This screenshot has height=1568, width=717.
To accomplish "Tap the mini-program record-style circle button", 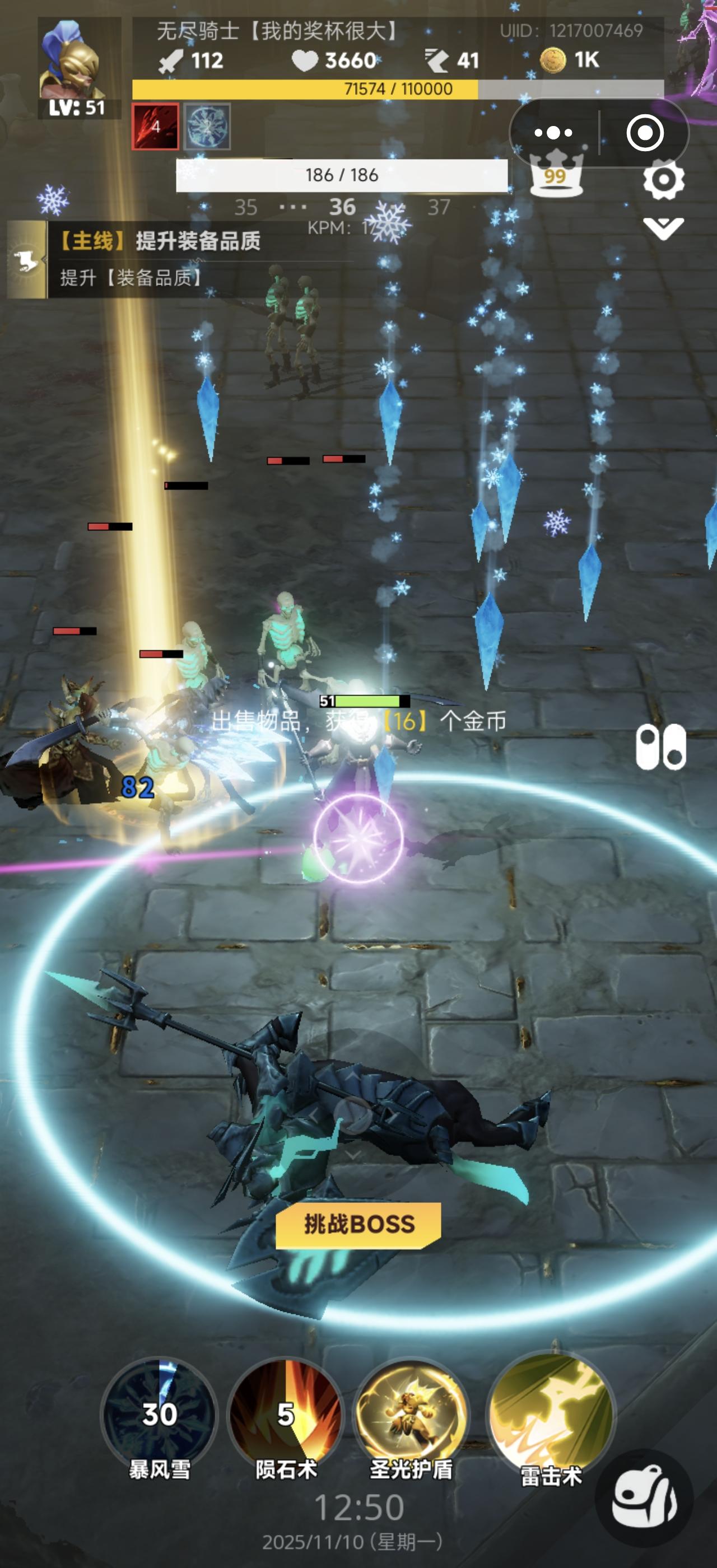I will [647, 132].
